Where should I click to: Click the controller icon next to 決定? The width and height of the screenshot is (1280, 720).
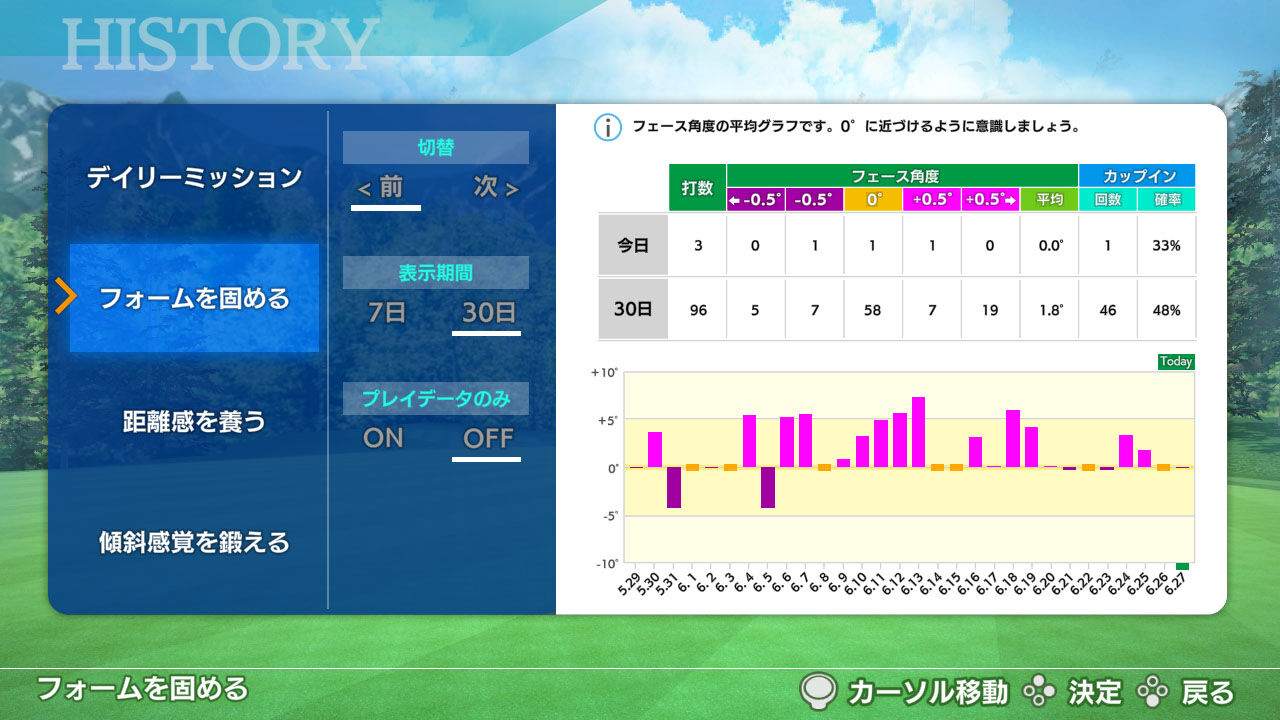coord(1042,690)
